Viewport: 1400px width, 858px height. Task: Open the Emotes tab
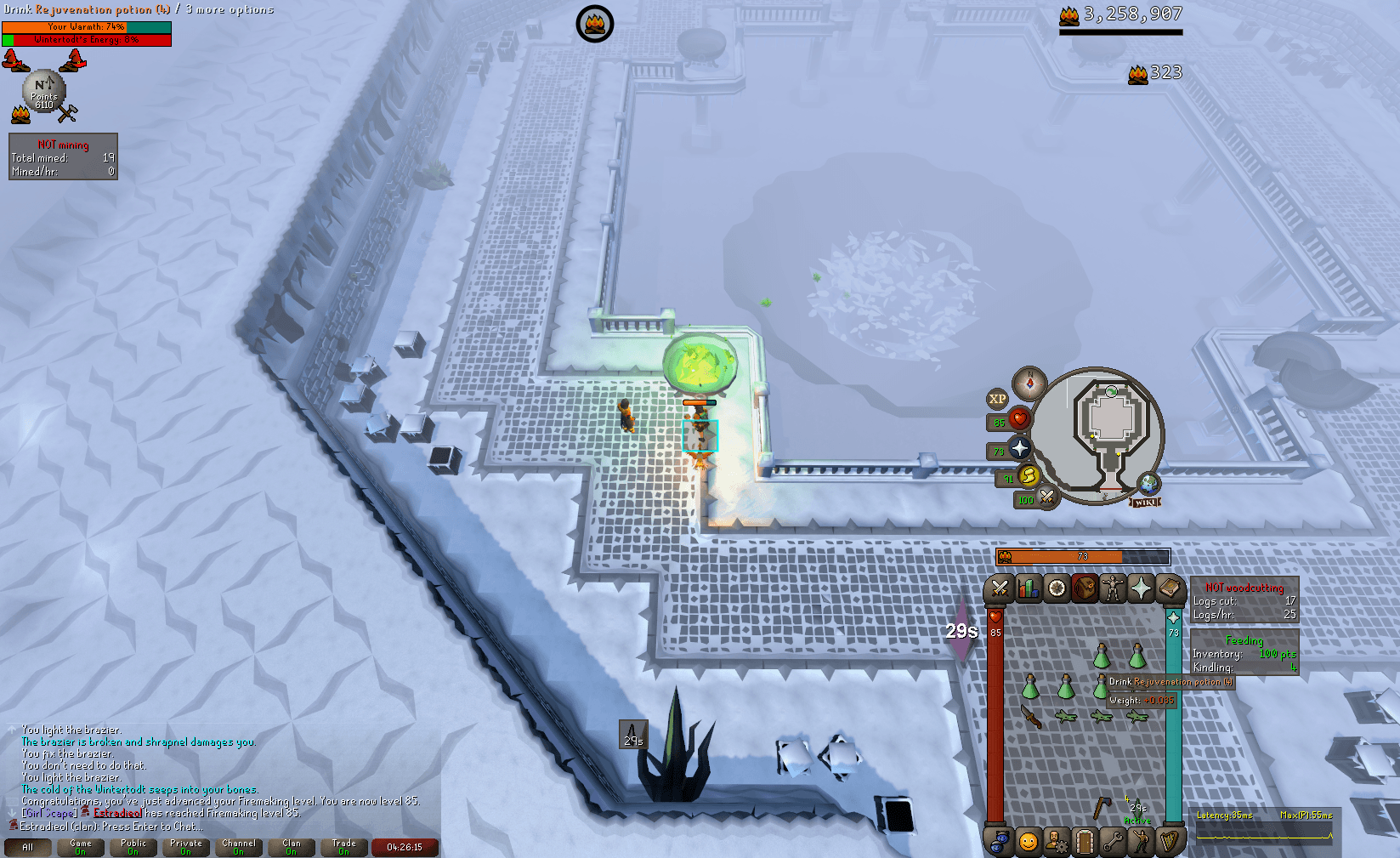1142,842
